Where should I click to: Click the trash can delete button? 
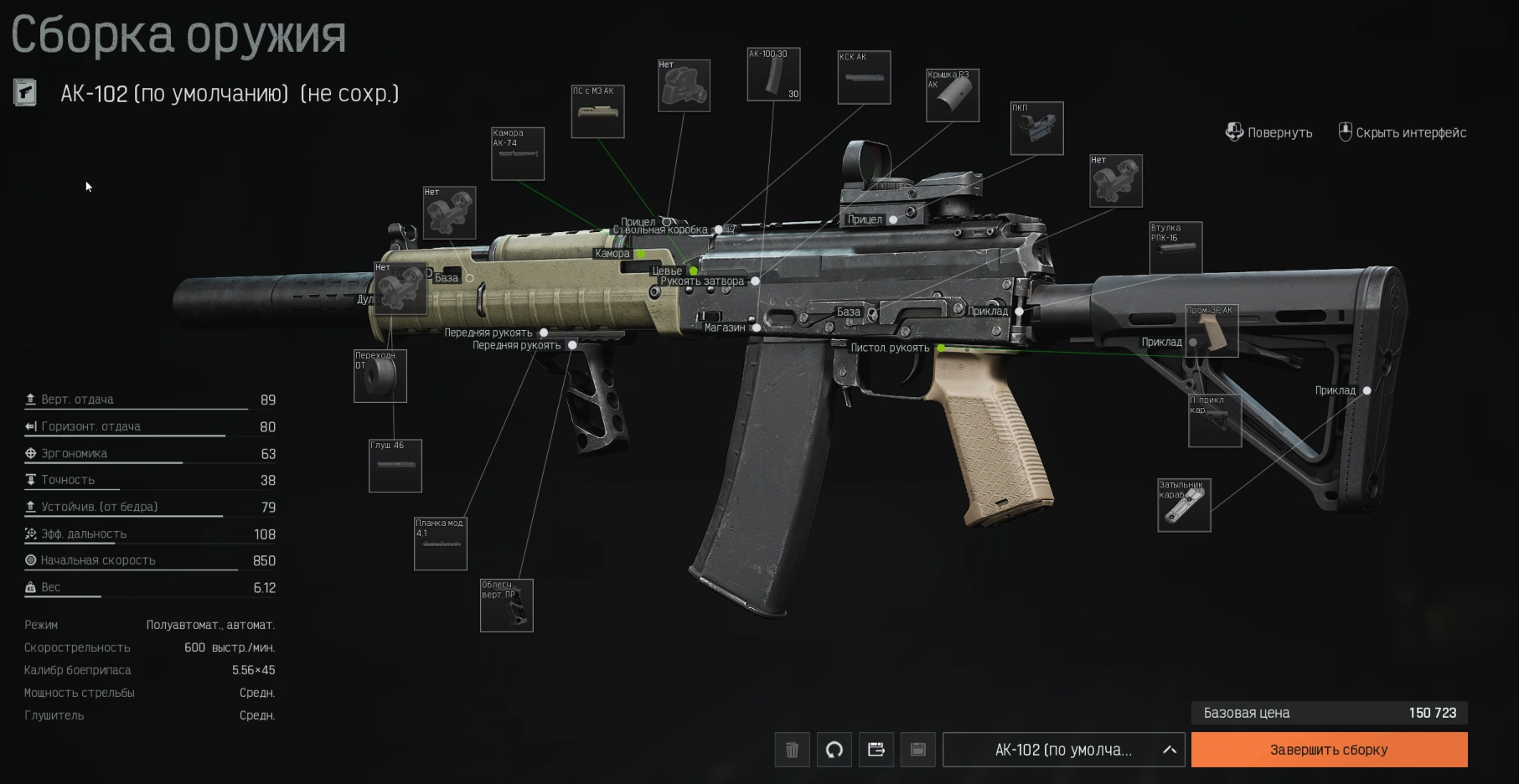click(792, 750)
